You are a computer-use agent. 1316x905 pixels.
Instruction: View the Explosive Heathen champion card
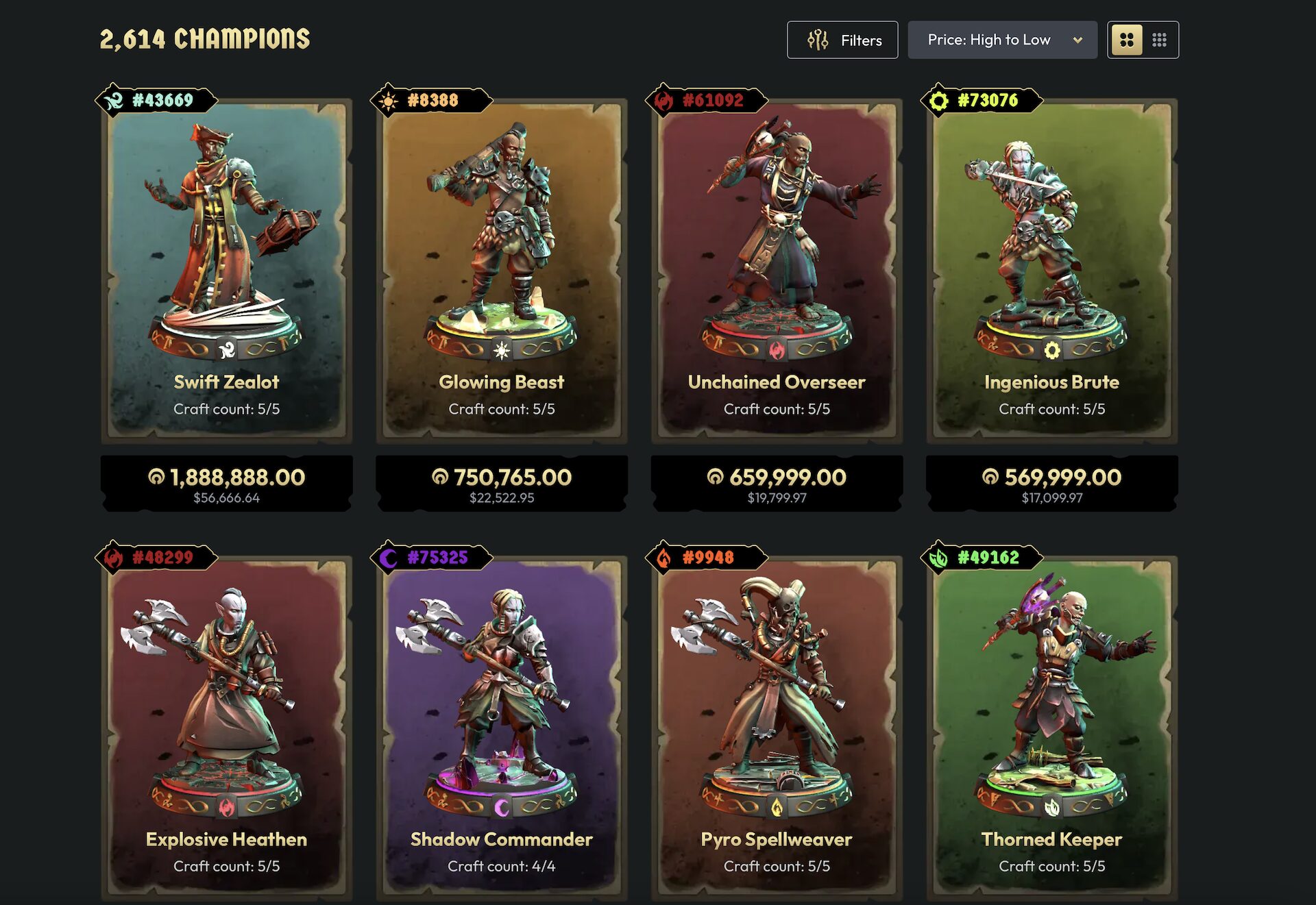click(x=226, y=726)
